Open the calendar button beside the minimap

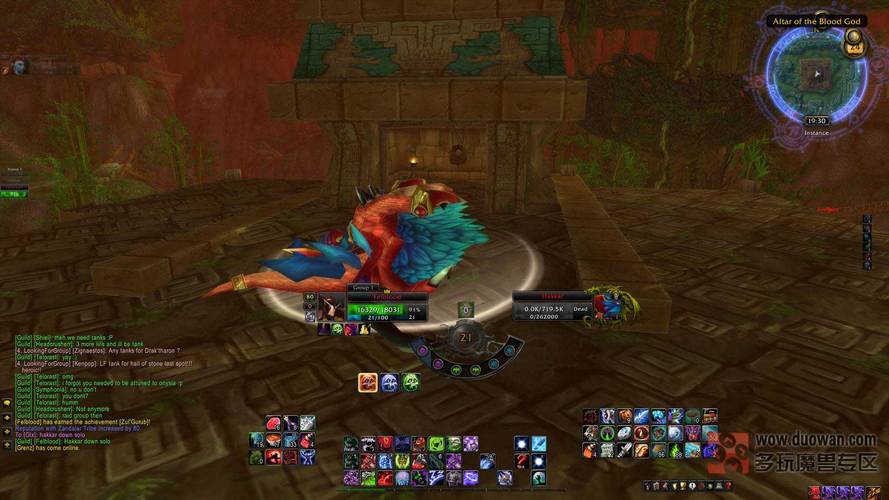(853, 44)
